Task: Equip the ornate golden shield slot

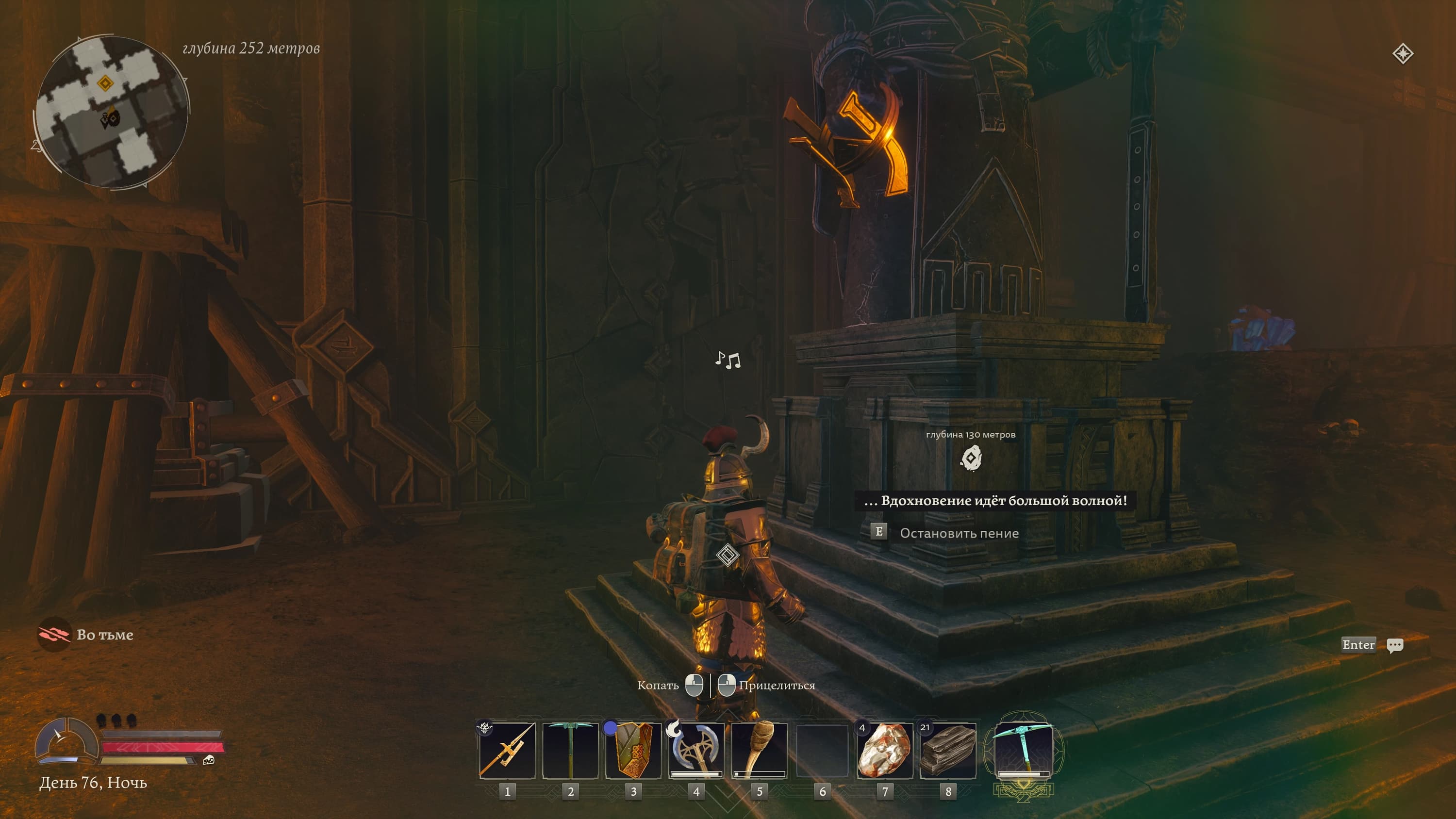Action: tap(633, 751)
